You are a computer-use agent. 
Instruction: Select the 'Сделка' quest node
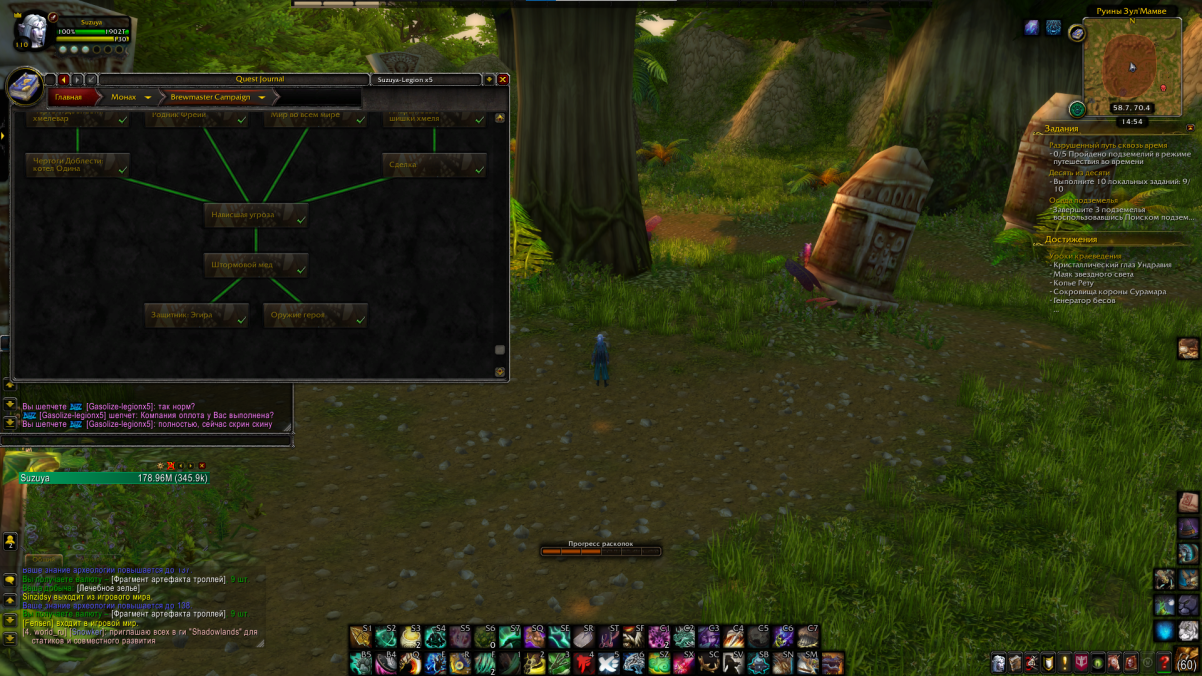pos(434,165)
